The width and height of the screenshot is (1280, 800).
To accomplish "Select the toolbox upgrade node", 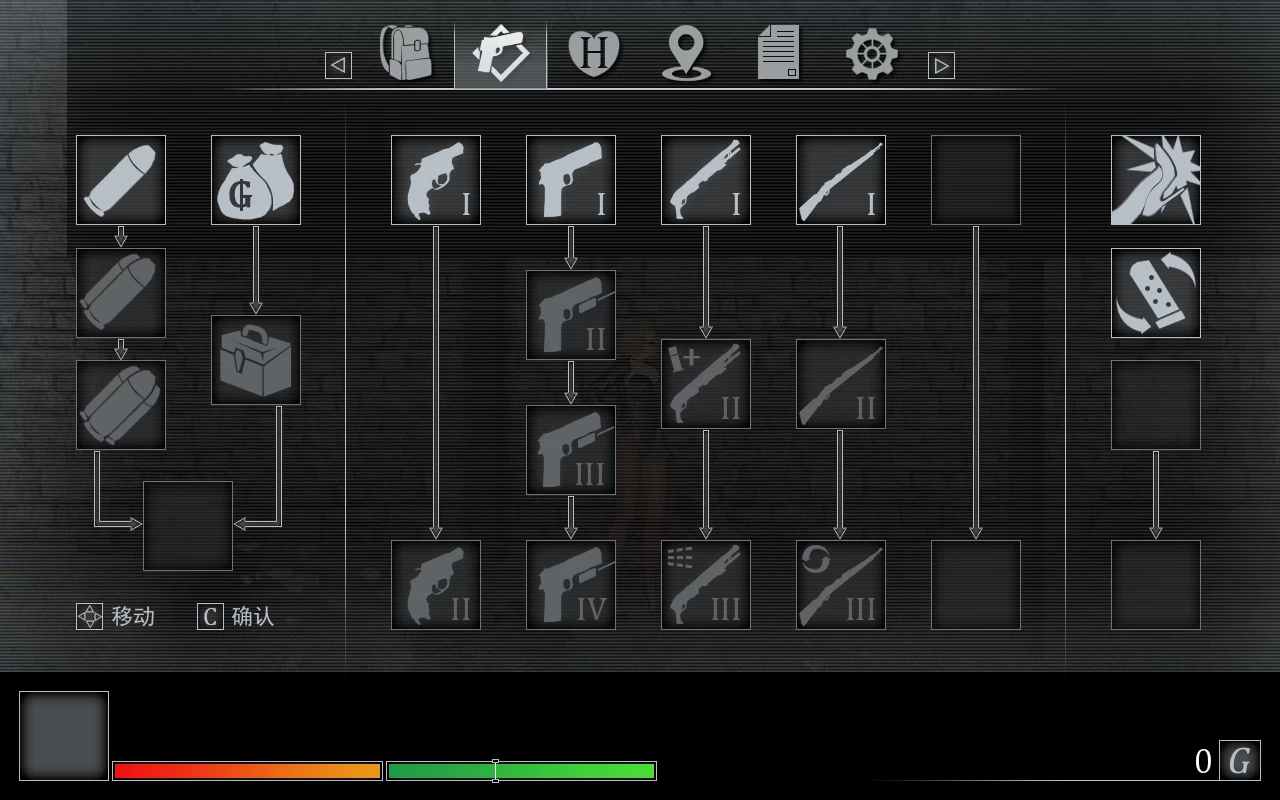I will (x=256, y=360).
